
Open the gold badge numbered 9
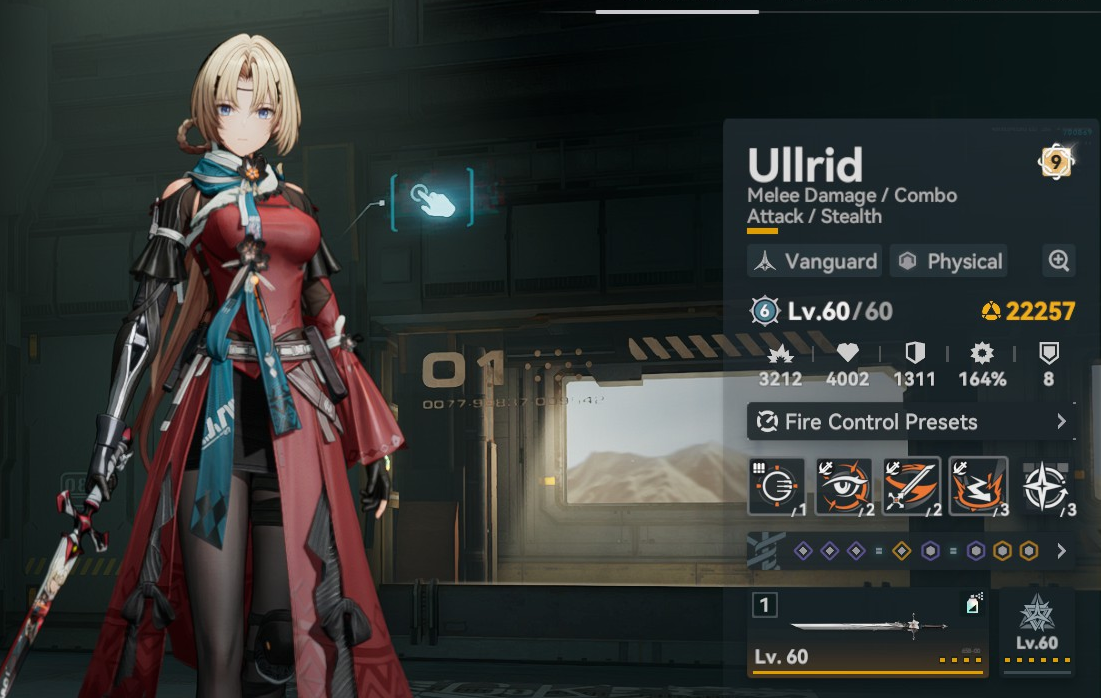pos(1056,161)
